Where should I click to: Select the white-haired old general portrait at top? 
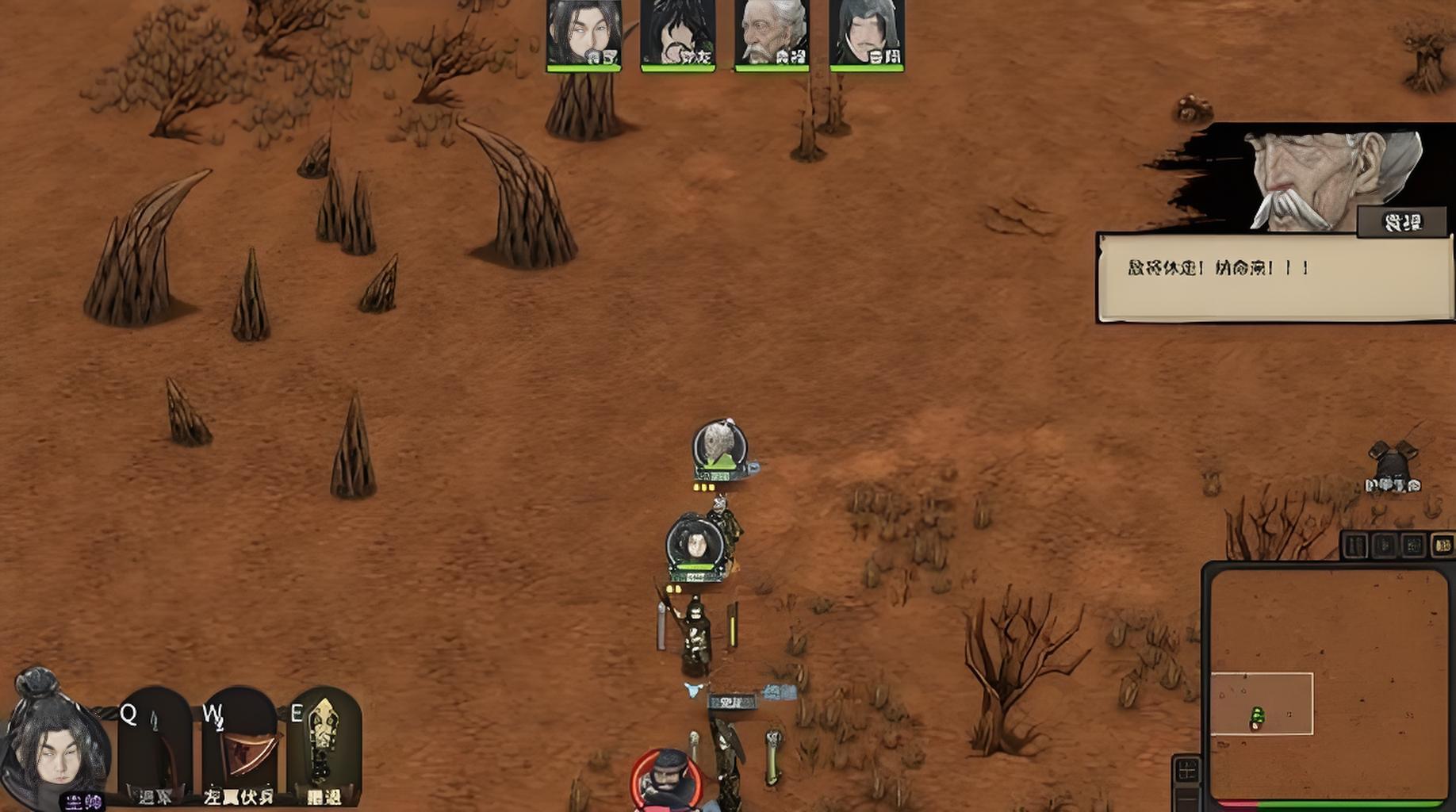pos(772,34)
